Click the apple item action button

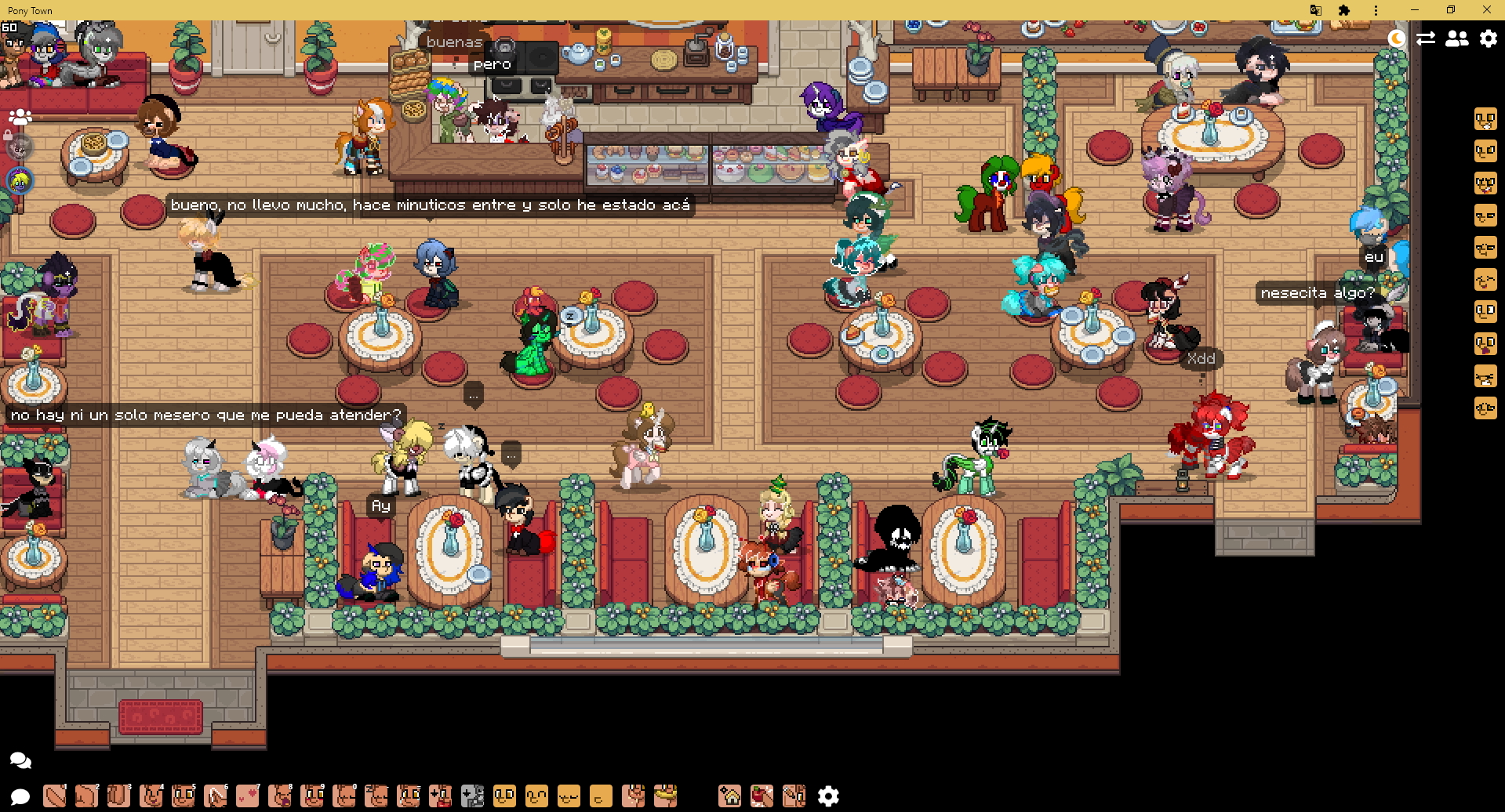click(762, 796)
